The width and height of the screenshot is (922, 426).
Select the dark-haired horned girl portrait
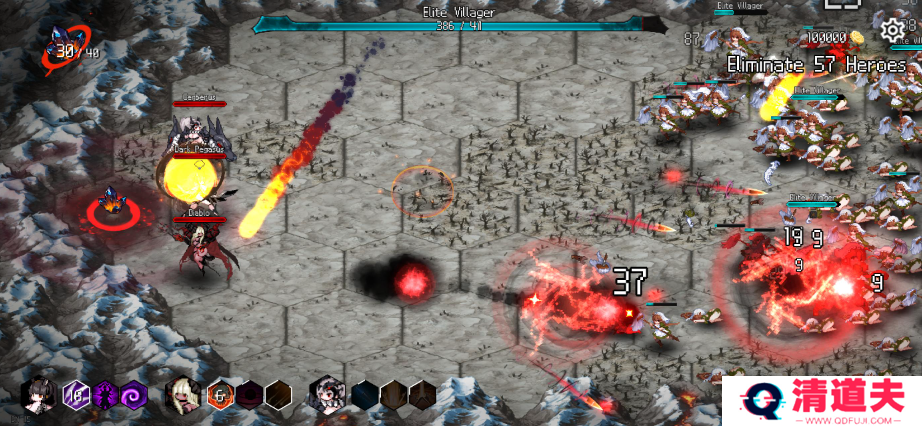42,394
